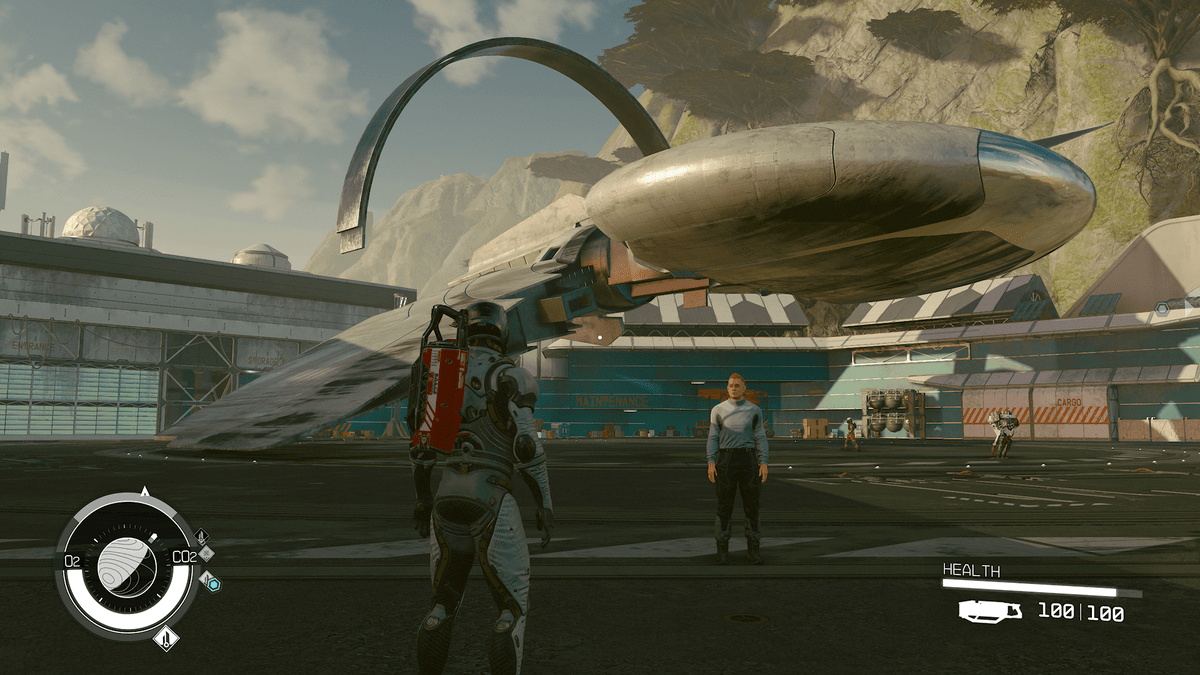Click the thermometer diamond icon below the watch
Screen dimensions: 1200x675
click(166, 637)
